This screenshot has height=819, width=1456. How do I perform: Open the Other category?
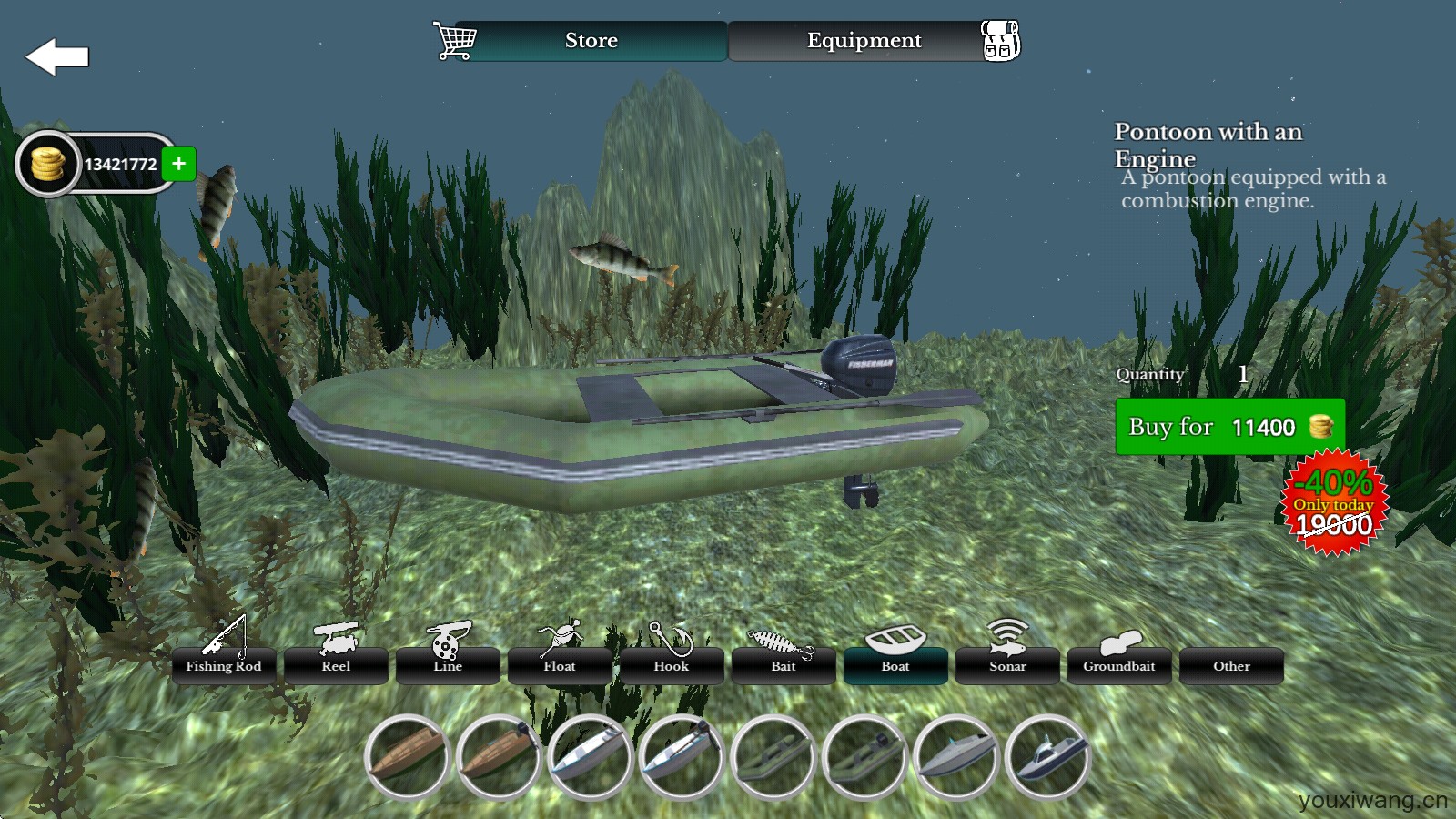coord(1231,665)
